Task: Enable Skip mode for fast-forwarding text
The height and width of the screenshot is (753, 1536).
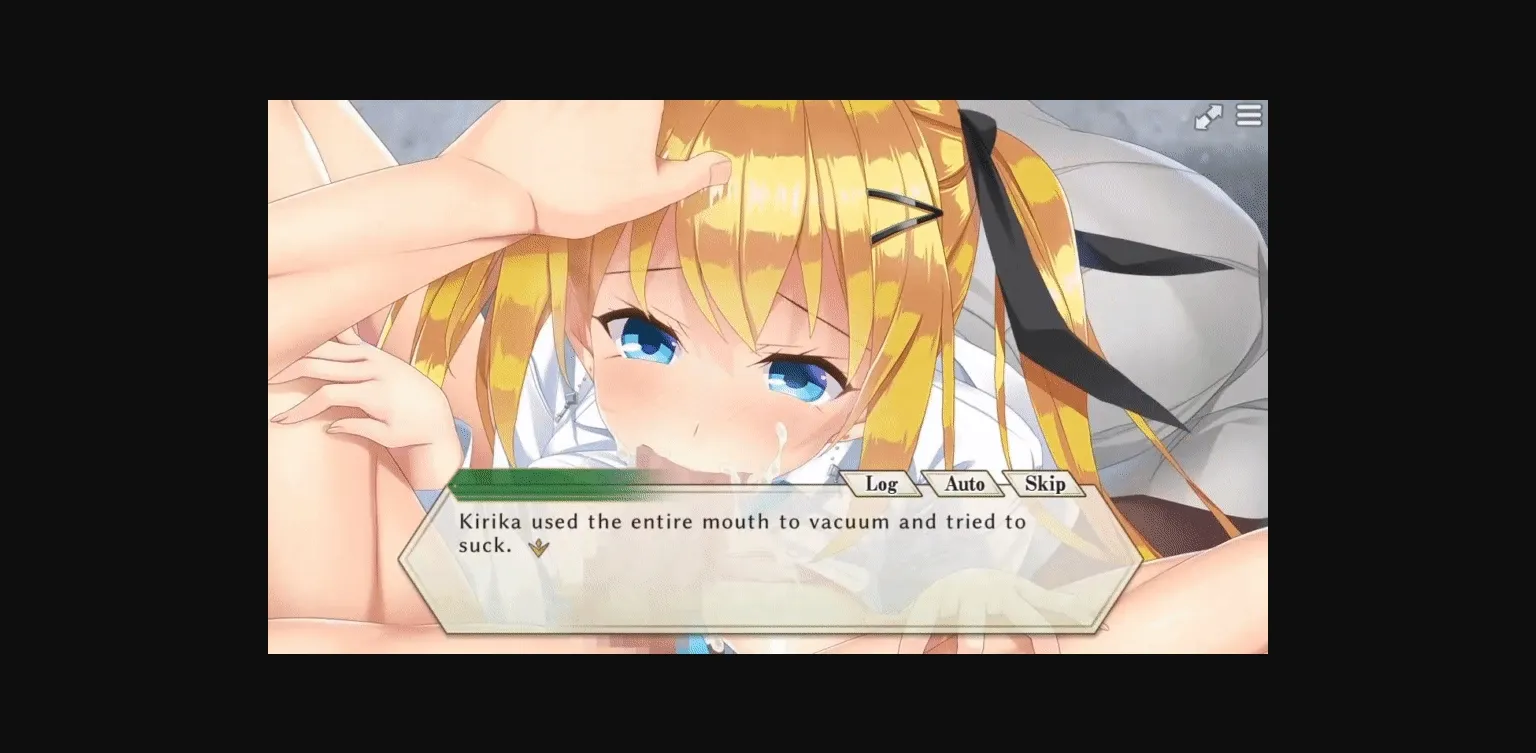Action: tap(1045, 484)
